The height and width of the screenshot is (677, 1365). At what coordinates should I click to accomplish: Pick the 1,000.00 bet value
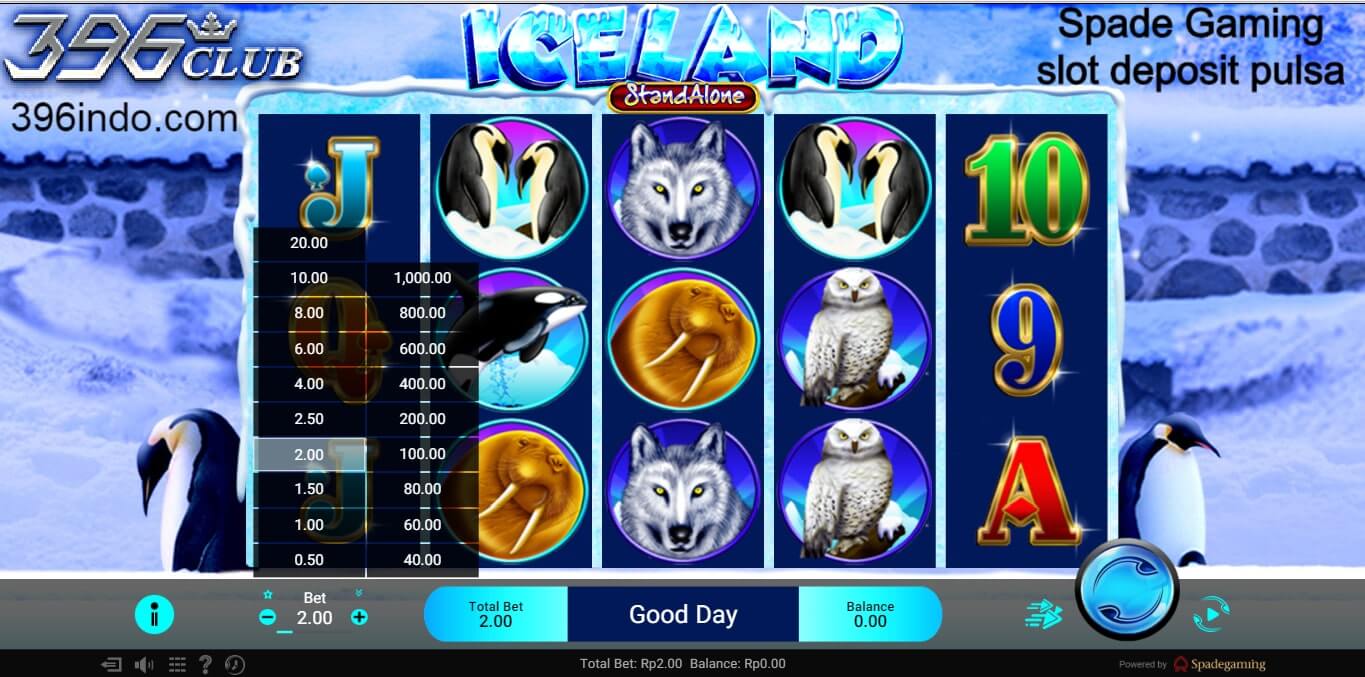pos(422,278)
